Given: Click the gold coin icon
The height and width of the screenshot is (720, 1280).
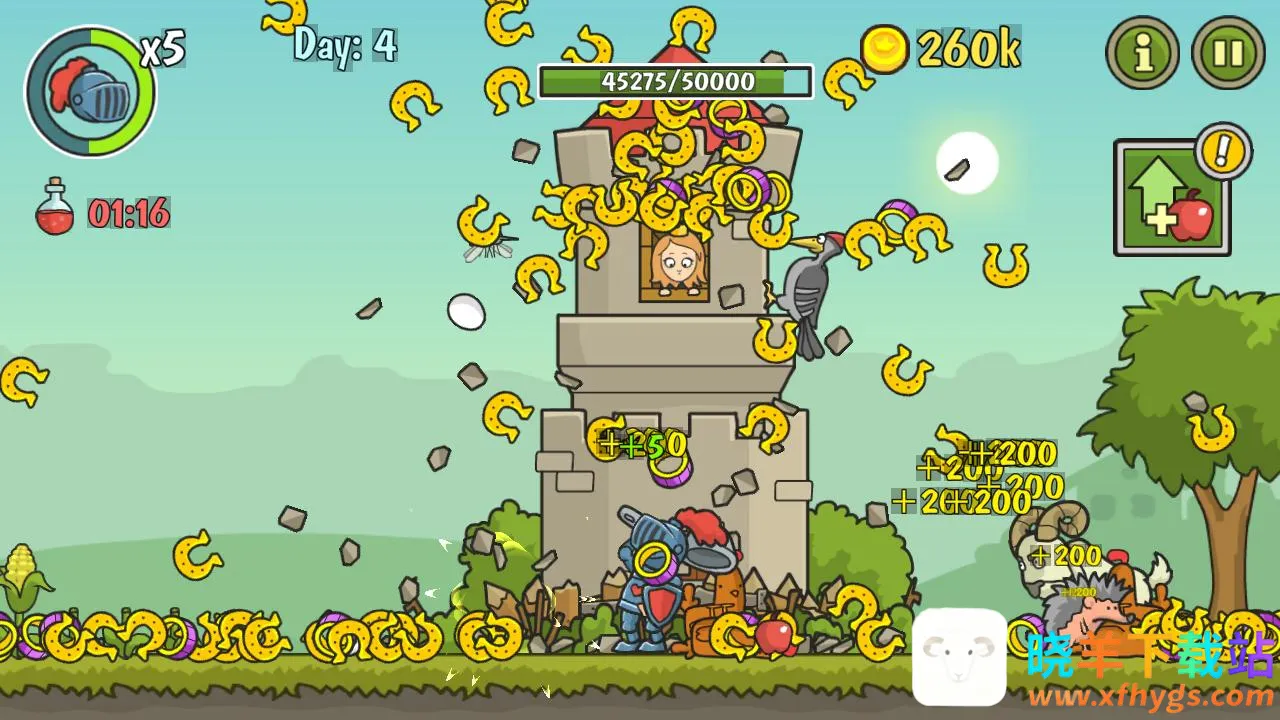Looking at the screenshot, I should 884,49.
